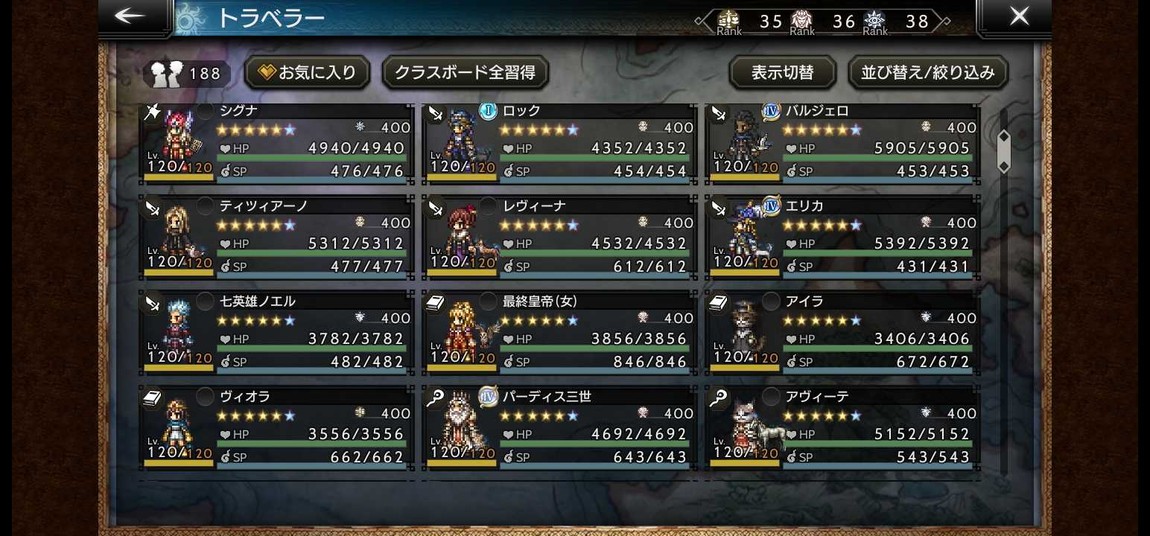Viewport: 1150px width, 536px height.
Task: Choose traveler パーディス三世
Action: click(x=560, y=429)
